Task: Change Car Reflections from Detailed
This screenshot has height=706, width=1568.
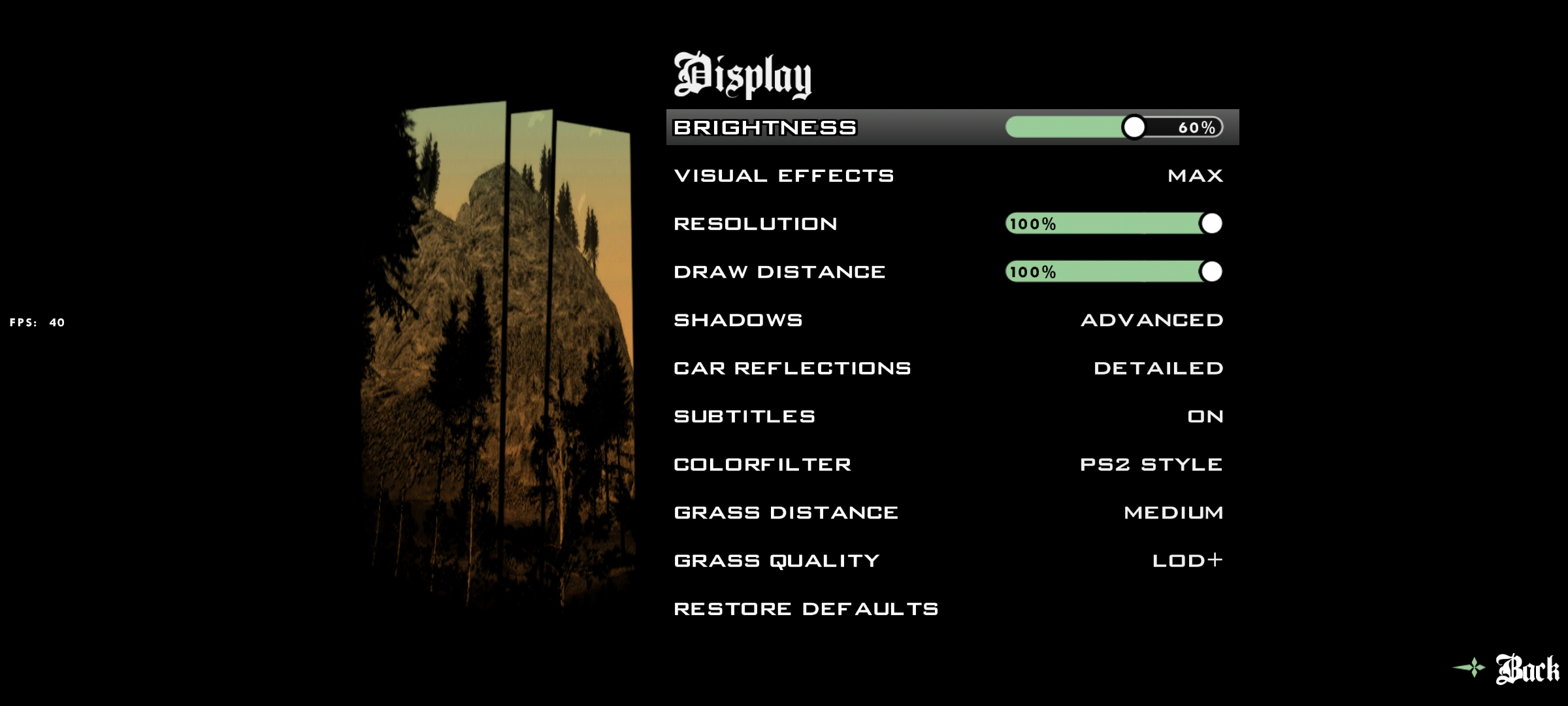Action: point(1158,369)
